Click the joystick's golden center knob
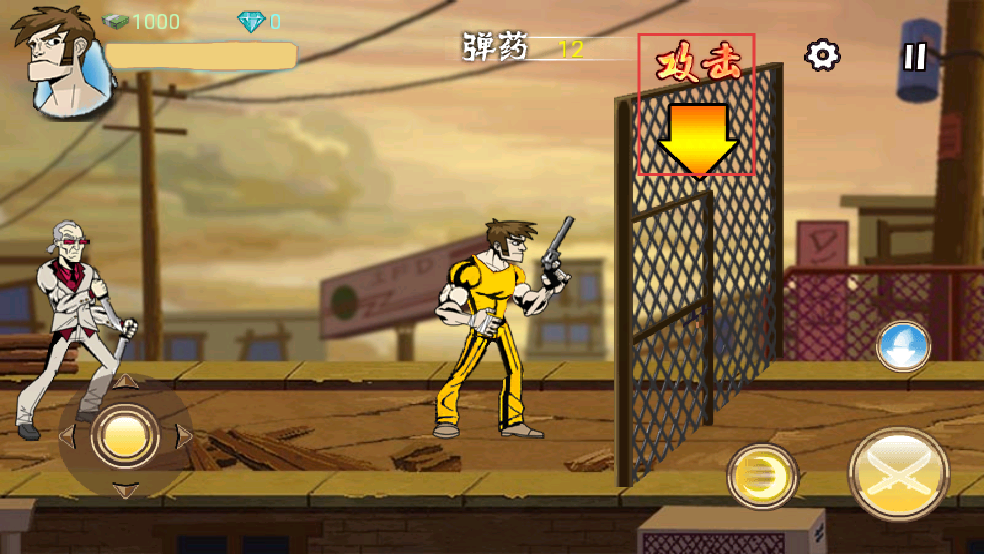984x554 pixels. pyautogui.click(x=125, y=435)
